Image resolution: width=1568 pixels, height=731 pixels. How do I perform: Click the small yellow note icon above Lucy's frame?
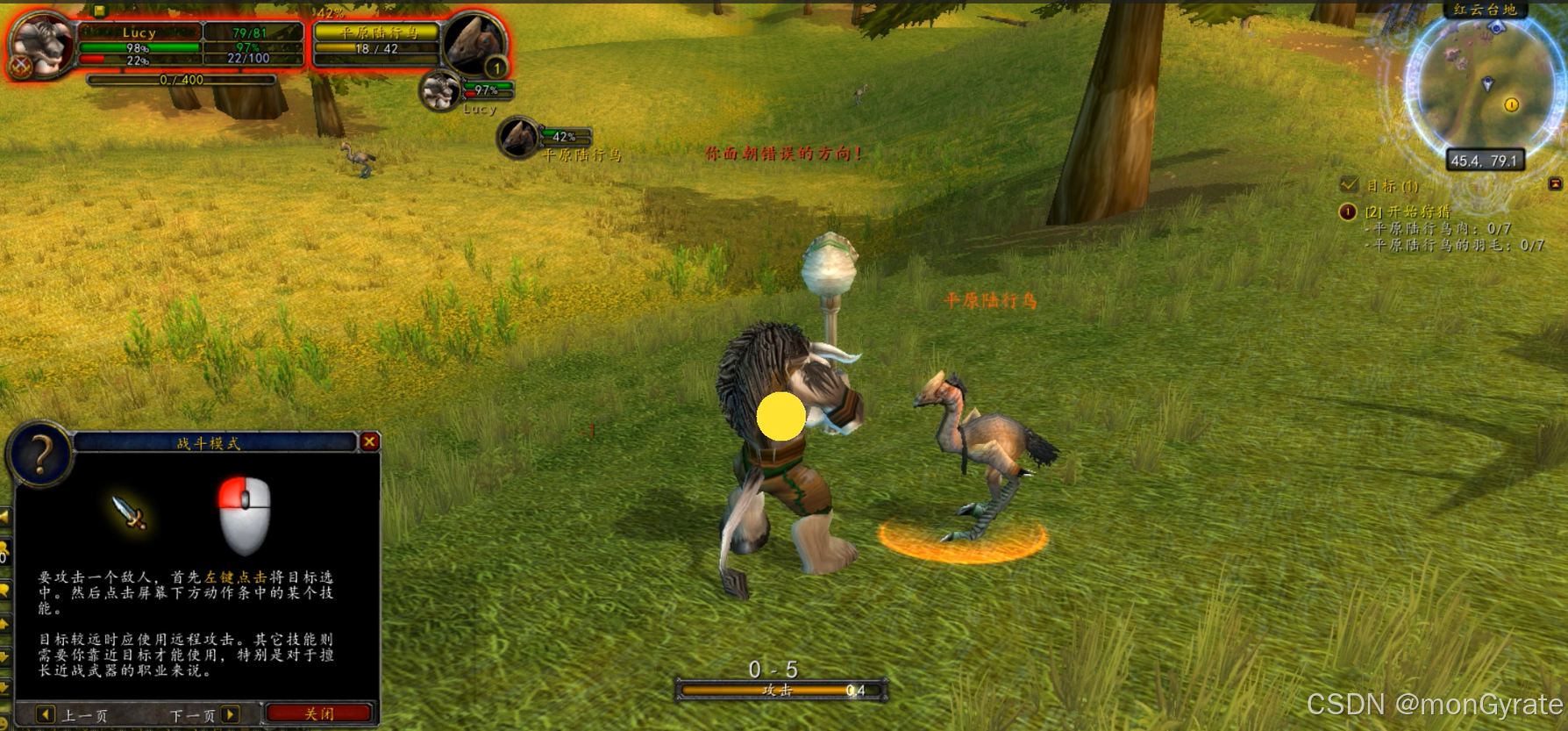pos(99,11)
